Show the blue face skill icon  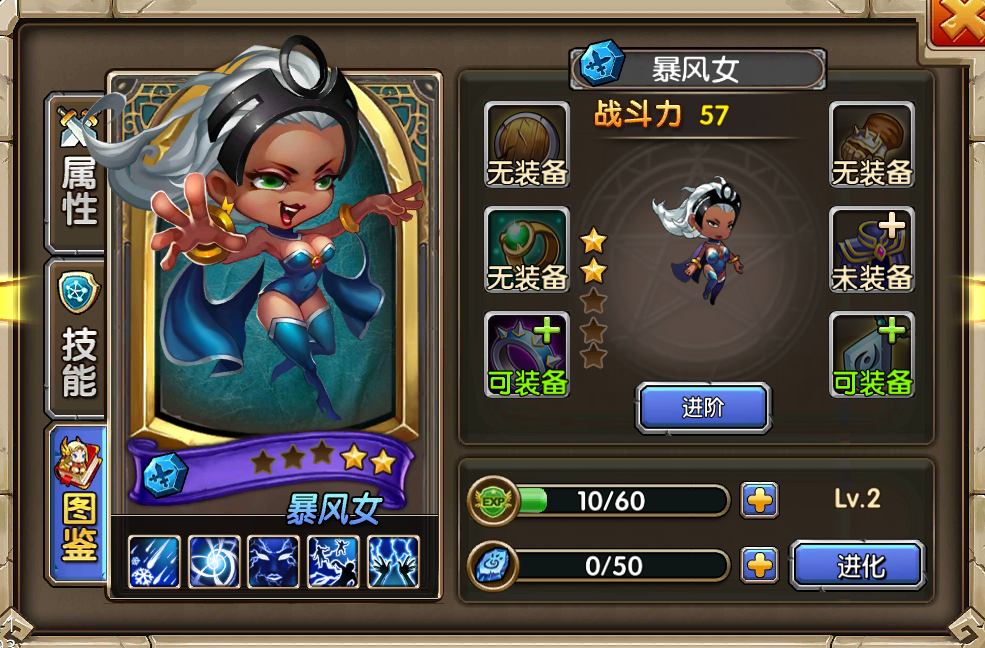(273, 562)
